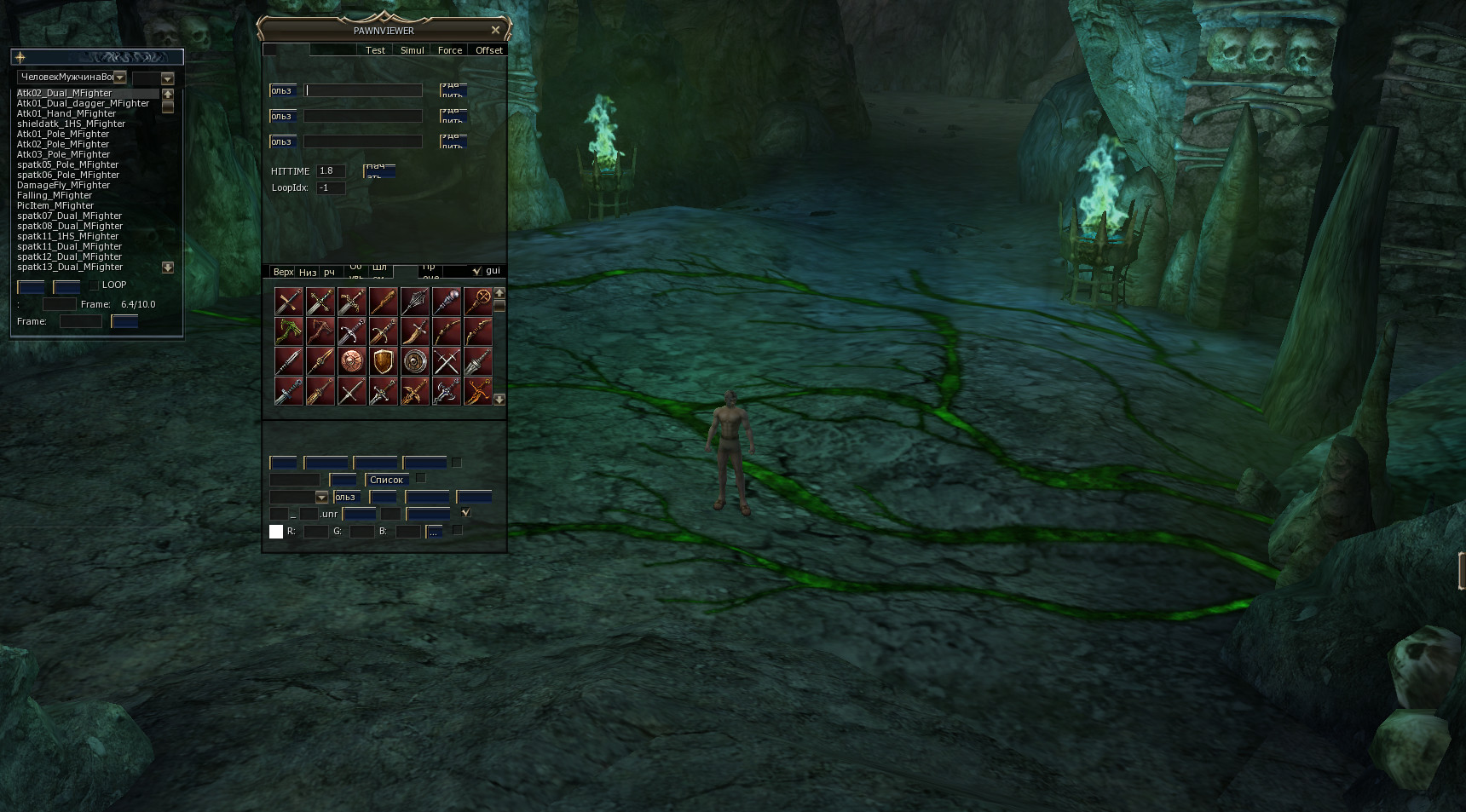
Task: Select the Falling_MFighter animation
Action: coord(55,195)
